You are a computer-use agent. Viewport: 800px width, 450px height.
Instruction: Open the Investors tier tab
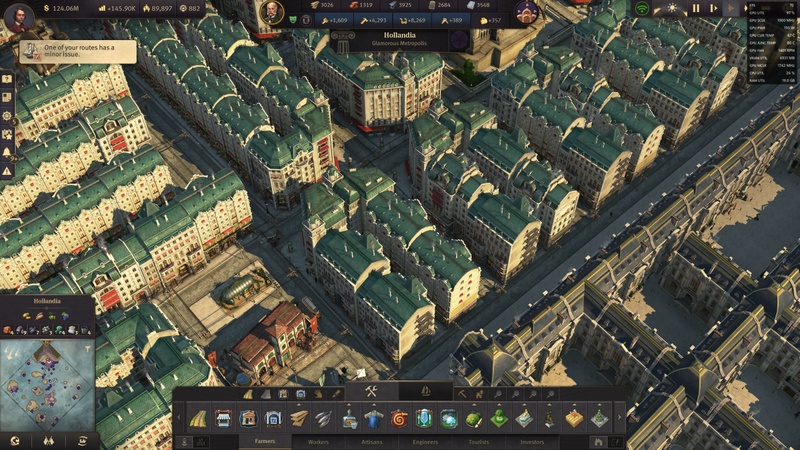coord(532,441)
